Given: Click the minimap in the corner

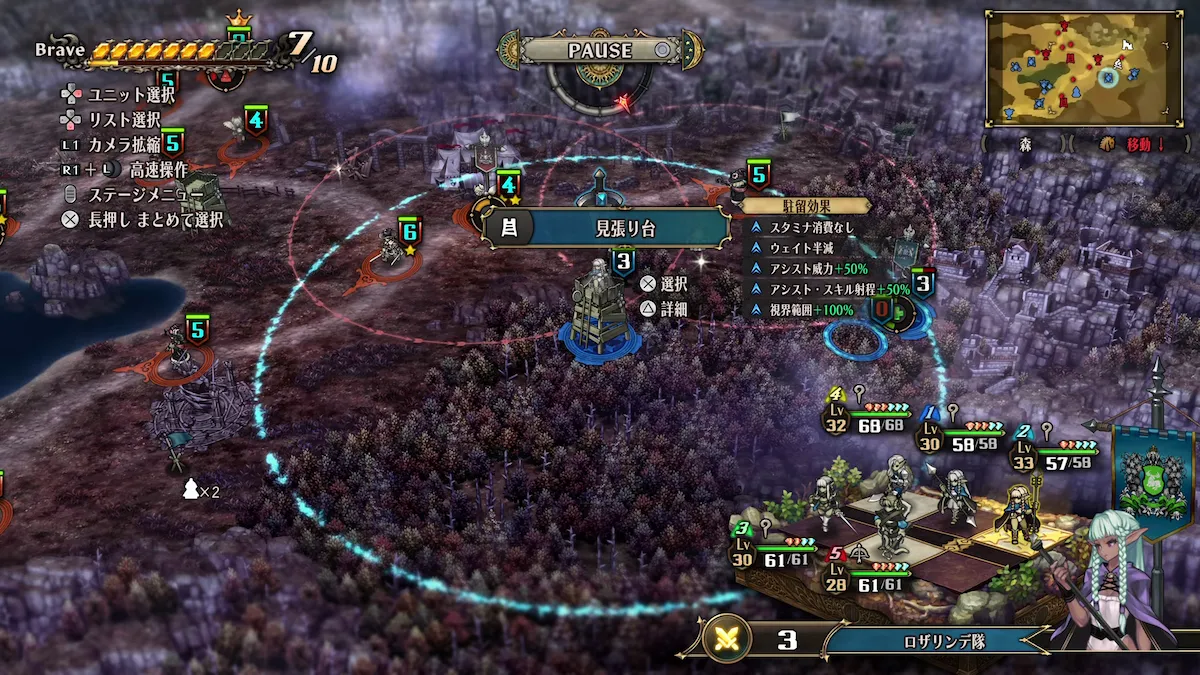Looking at the screenshot, I should click(1083, 68).
